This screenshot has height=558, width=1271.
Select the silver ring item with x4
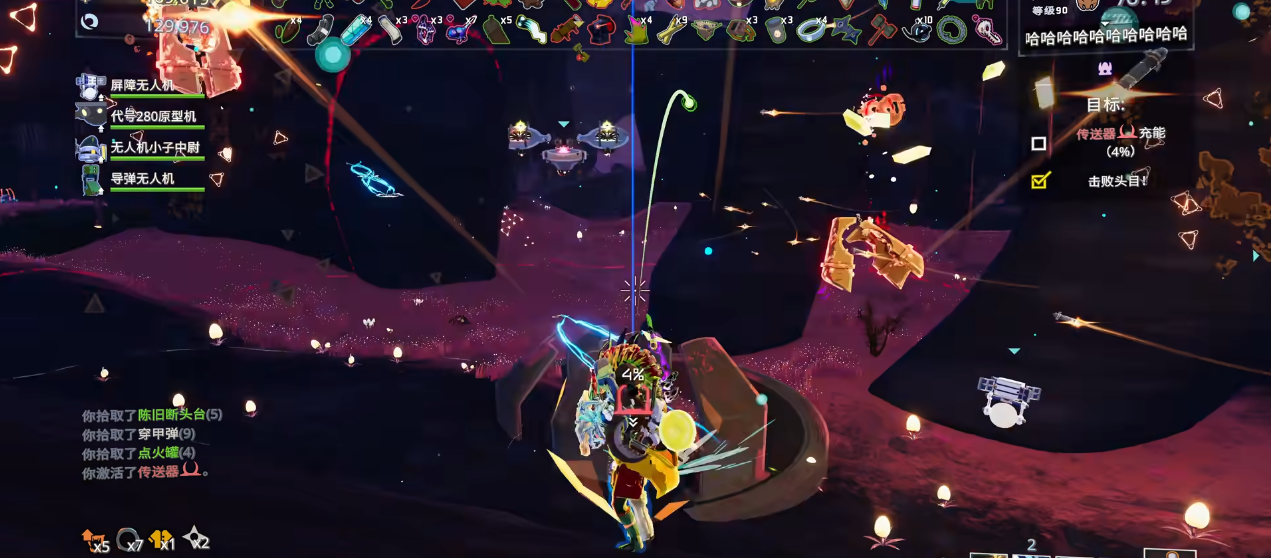click(x=812, y=30)
